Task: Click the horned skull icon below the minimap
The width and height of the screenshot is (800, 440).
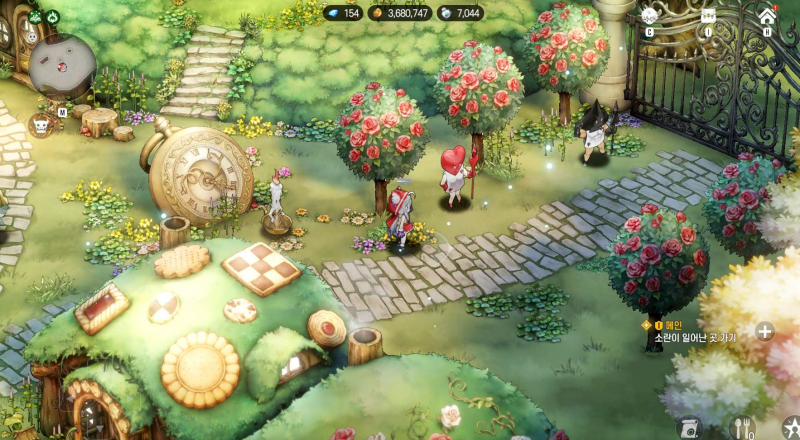Action: tap(40, 126)
